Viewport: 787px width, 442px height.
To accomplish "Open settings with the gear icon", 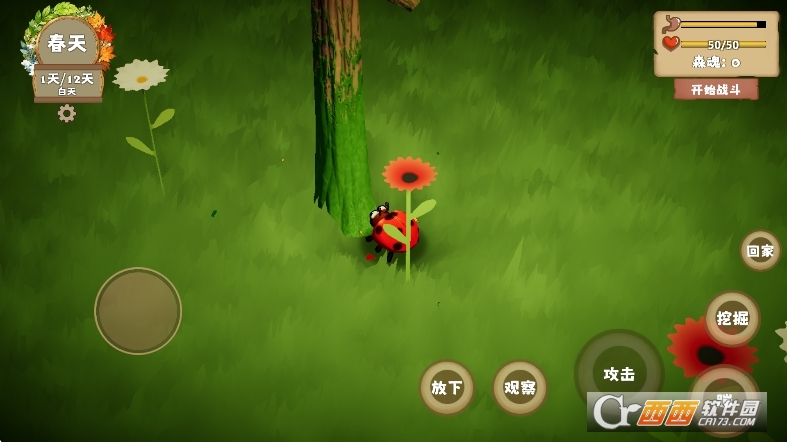I will pos(67,114).
